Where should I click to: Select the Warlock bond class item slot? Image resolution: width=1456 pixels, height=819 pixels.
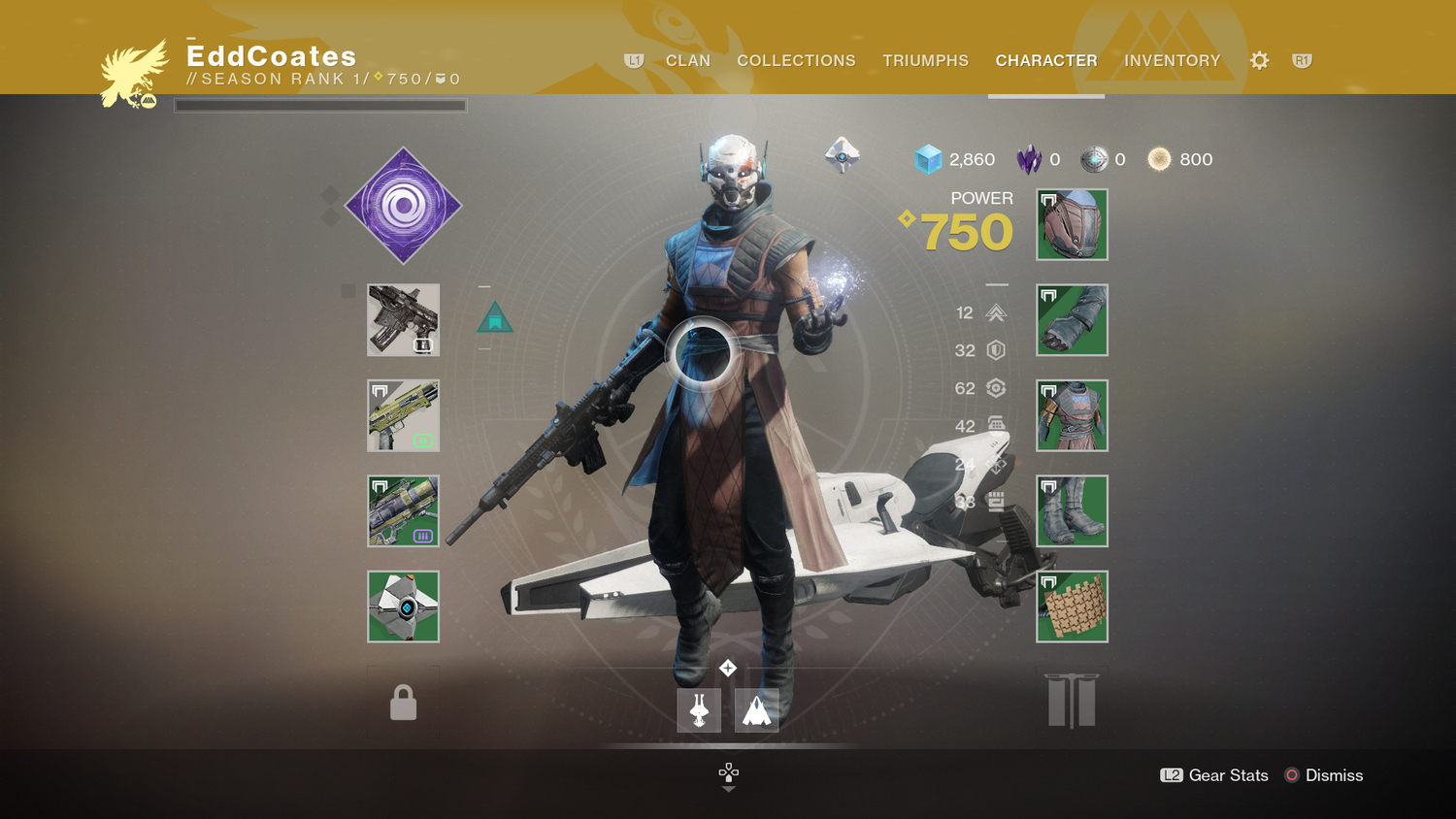coord(1072,606)
